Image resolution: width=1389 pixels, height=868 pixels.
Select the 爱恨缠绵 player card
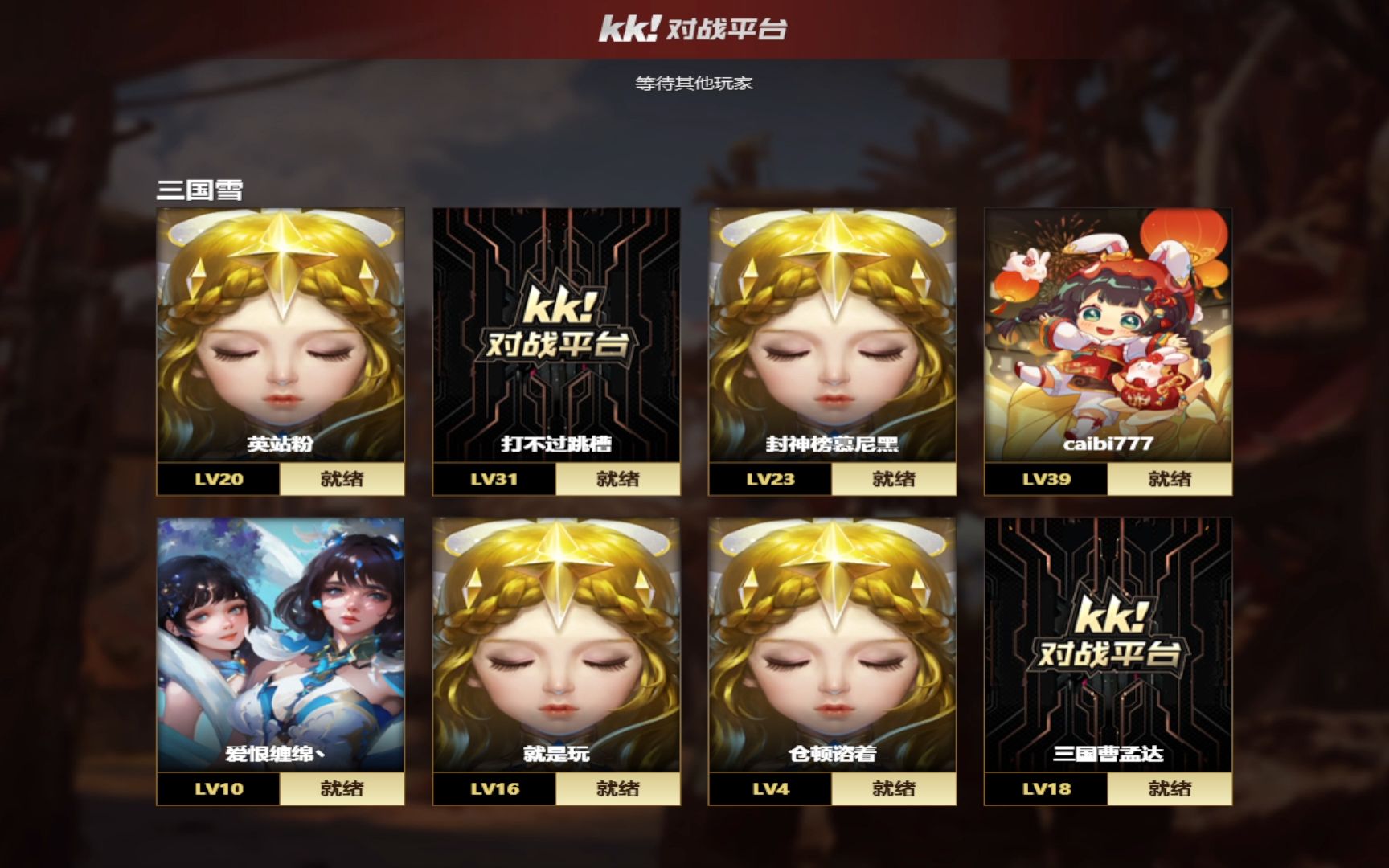pos(280,645)
